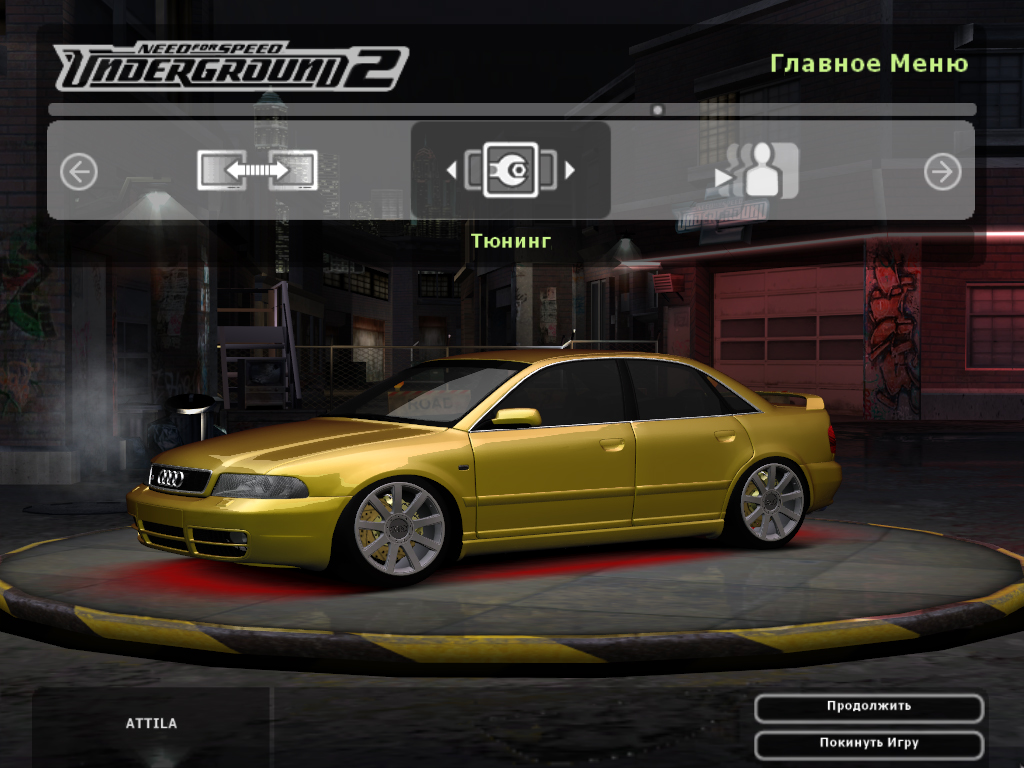Click the small left triangle beside Тюнинг icon
This screenshot has height=768, width=1024.
[451, 171]
